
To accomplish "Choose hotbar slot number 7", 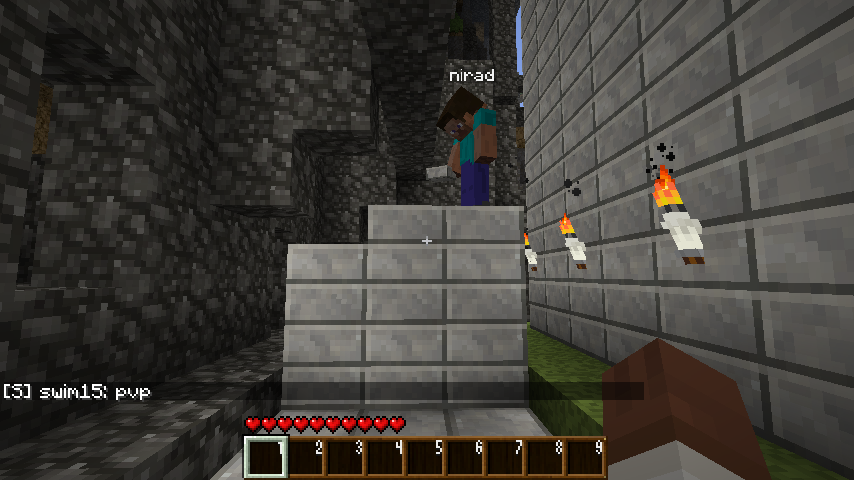I will (x=506, y=458).
